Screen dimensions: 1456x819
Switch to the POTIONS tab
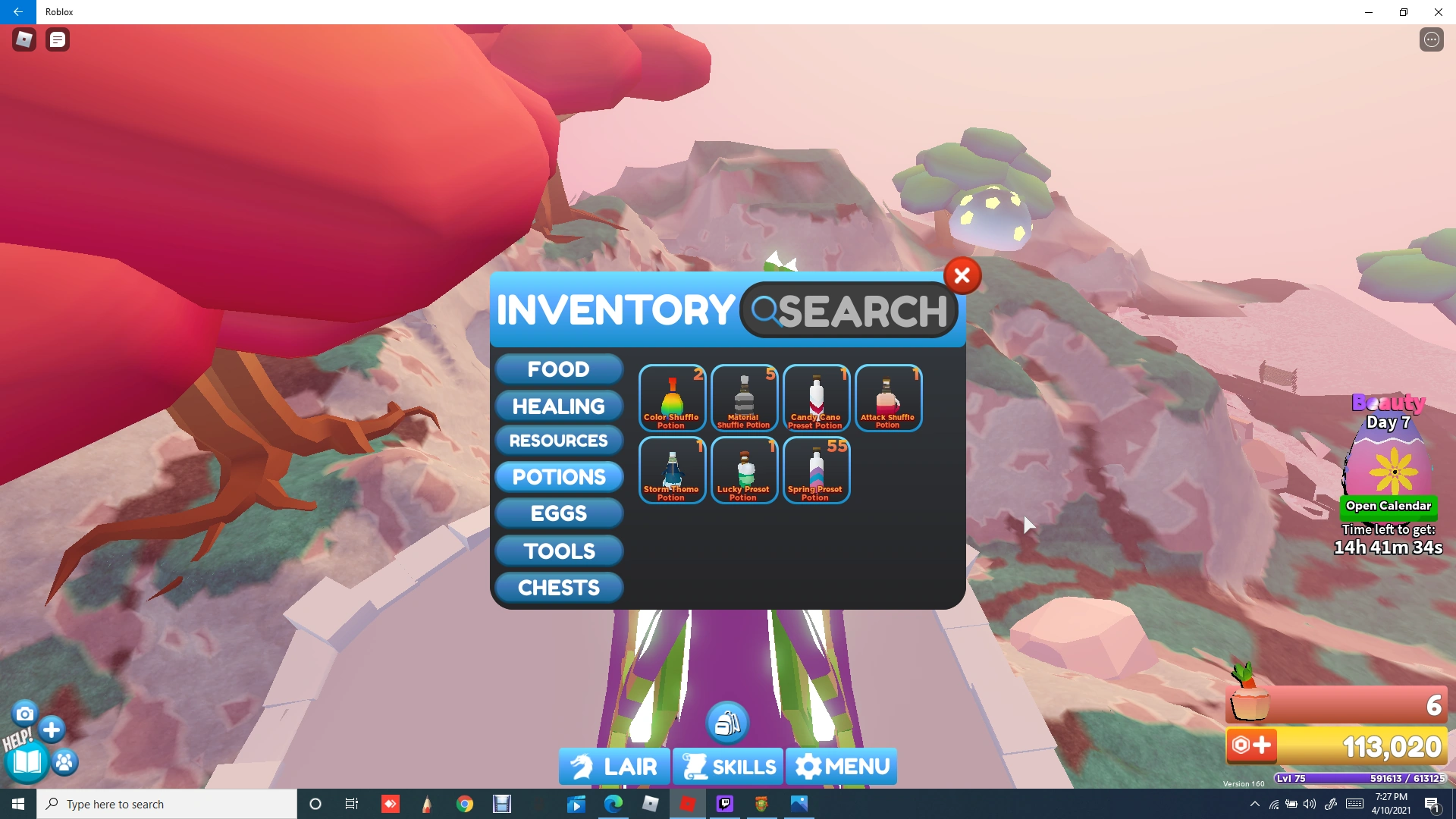pos(558,477)
